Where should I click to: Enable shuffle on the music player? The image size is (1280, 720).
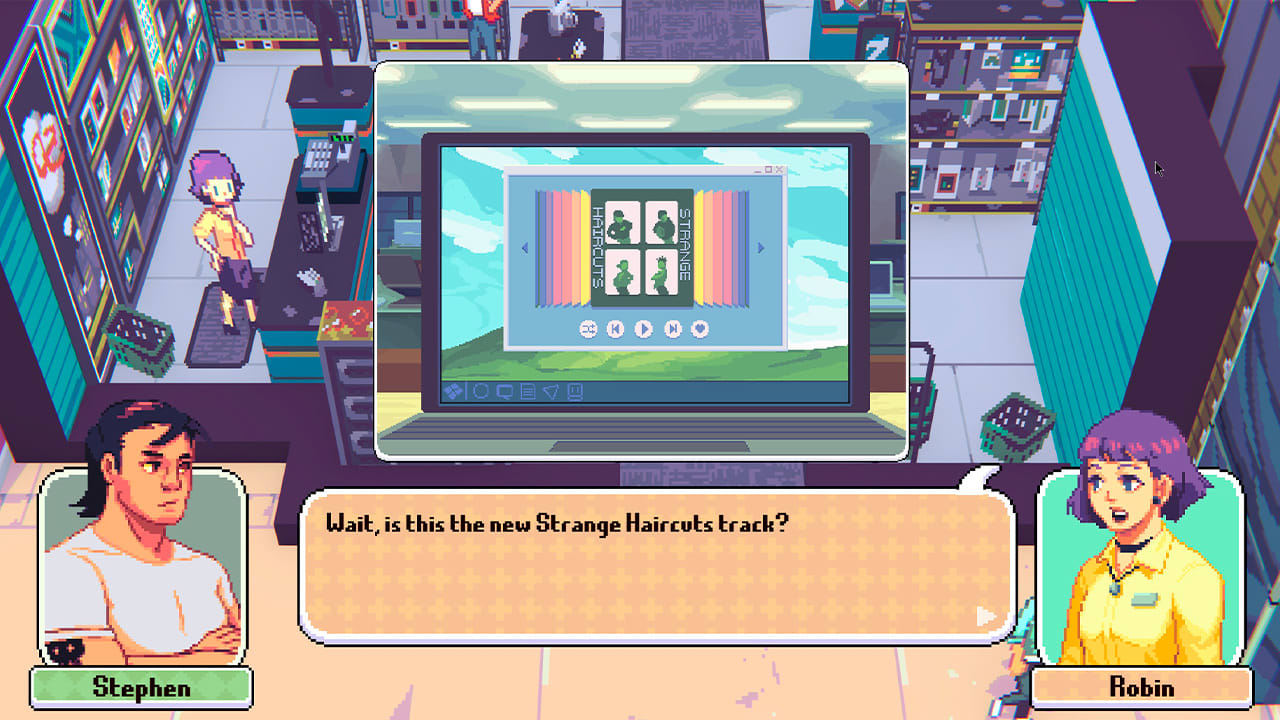coord(589,327)
